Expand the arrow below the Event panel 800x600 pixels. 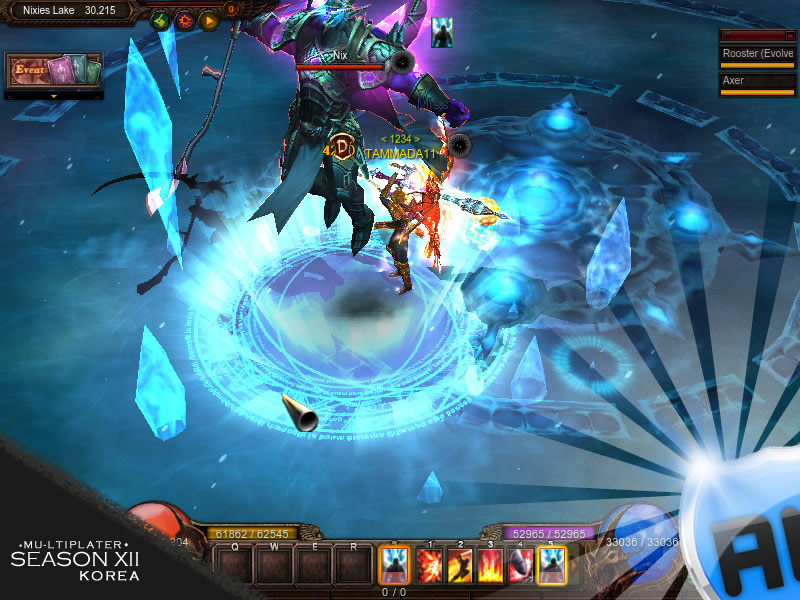pos(54,96)
